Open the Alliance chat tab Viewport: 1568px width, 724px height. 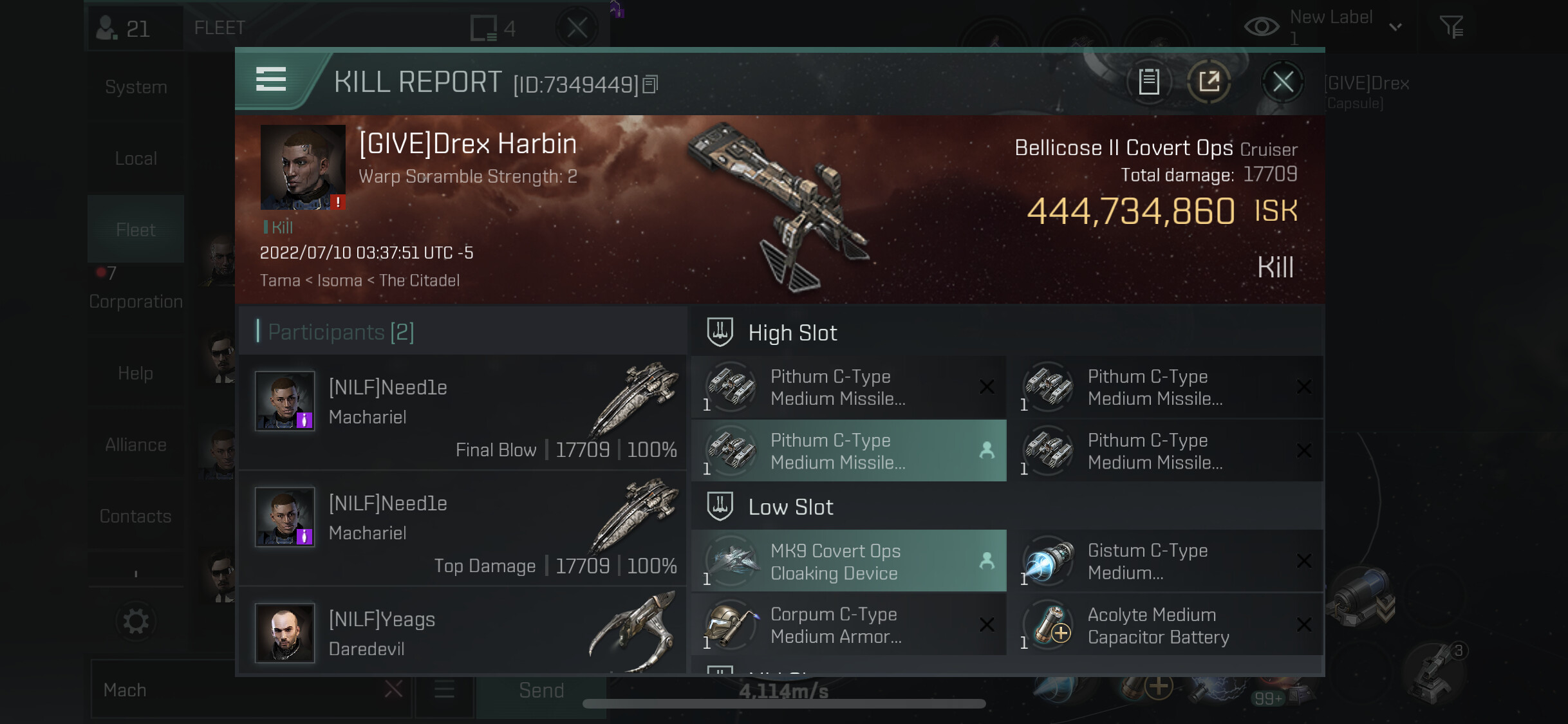(136, 445)
